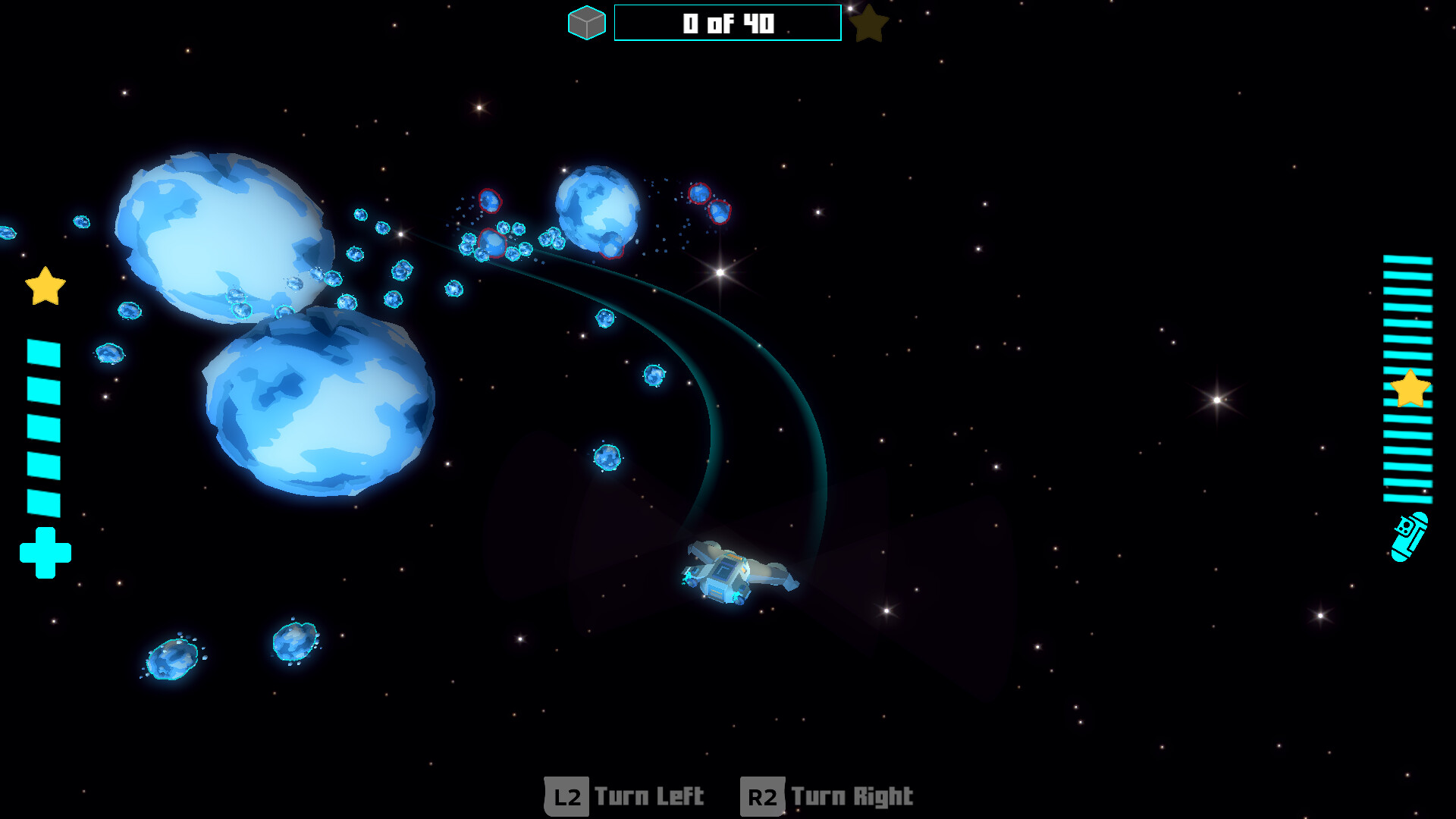
Task: Toggle the topmost segment of the left health bar
Action: [x=42, y=352]
